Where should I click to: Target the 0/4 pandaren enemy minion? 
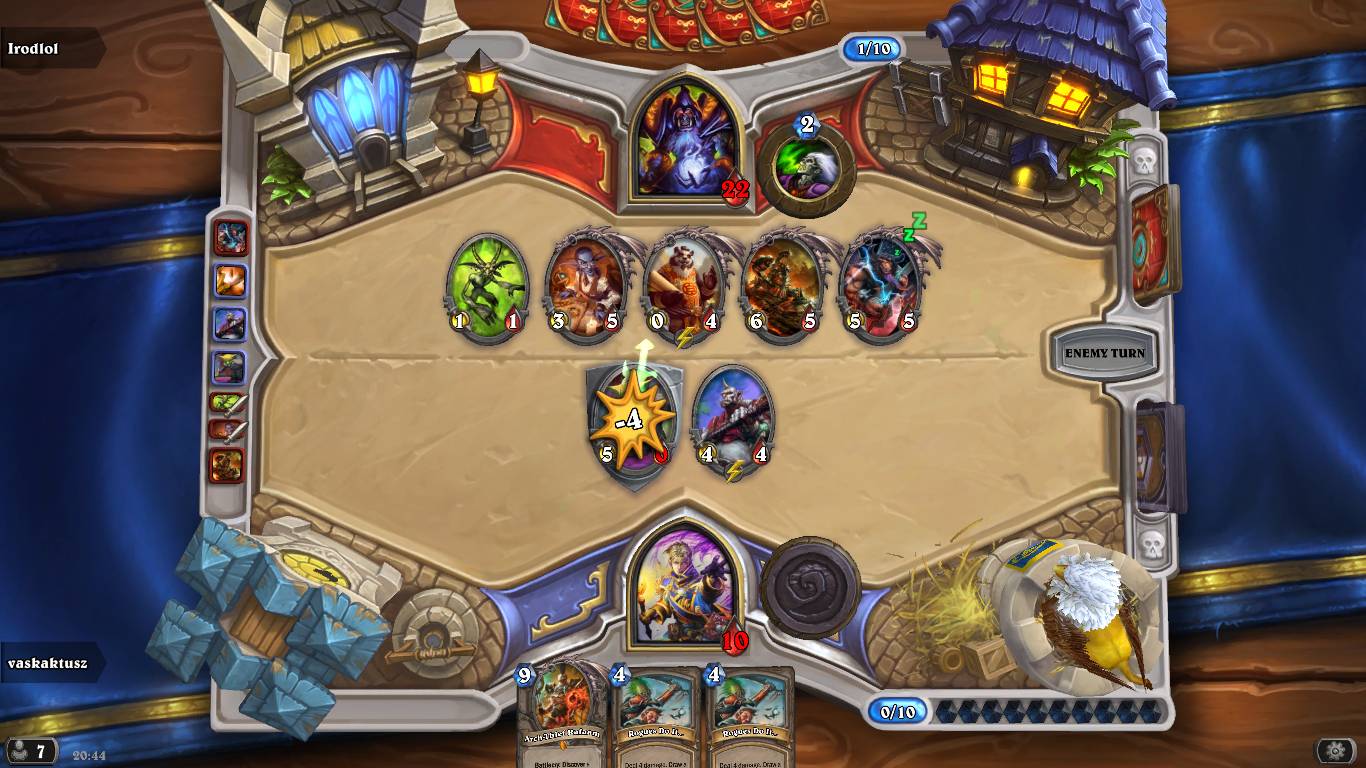[x=683, y=287]
